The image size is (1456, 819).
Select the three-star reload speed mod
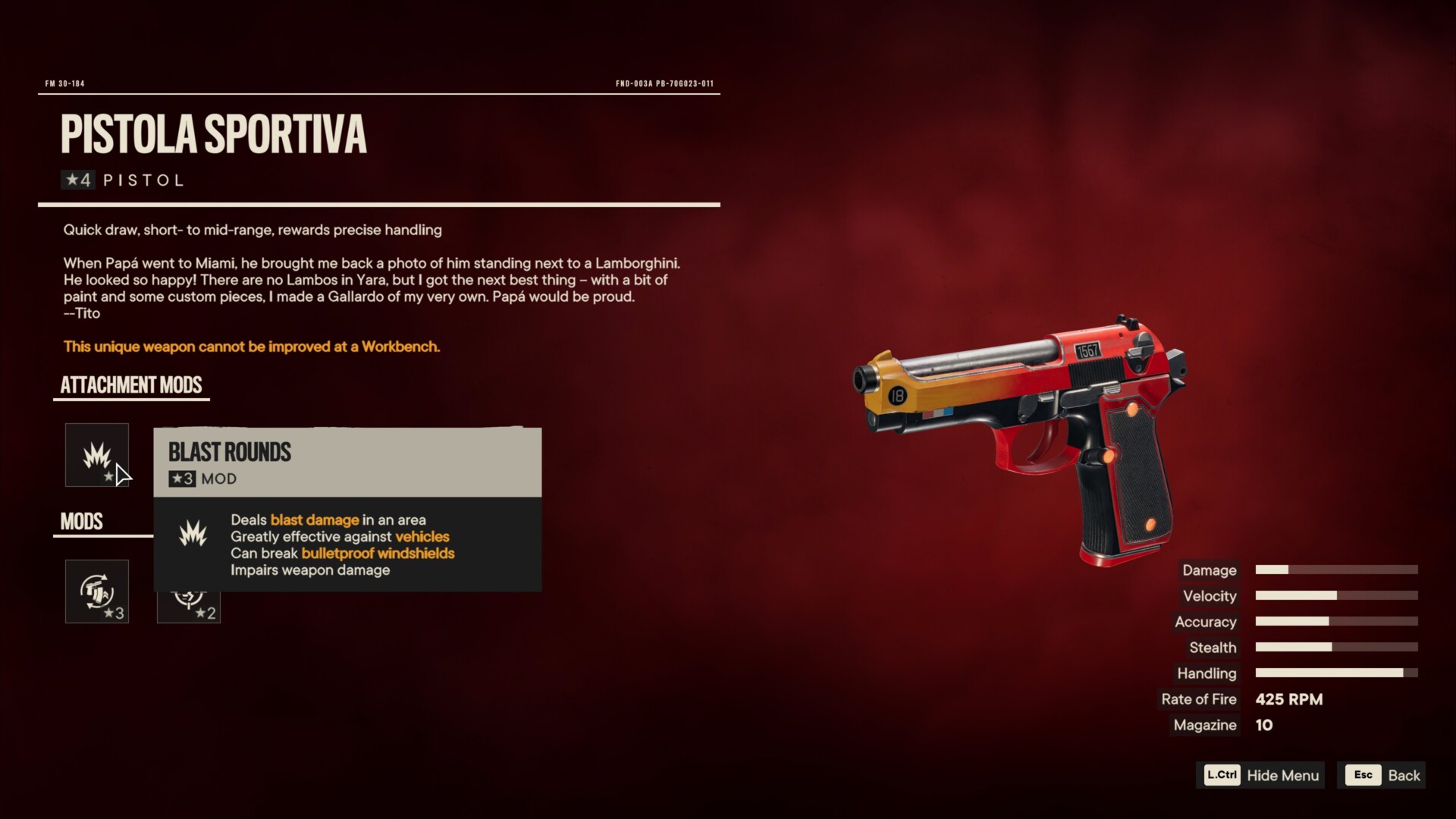coord(96,591)
